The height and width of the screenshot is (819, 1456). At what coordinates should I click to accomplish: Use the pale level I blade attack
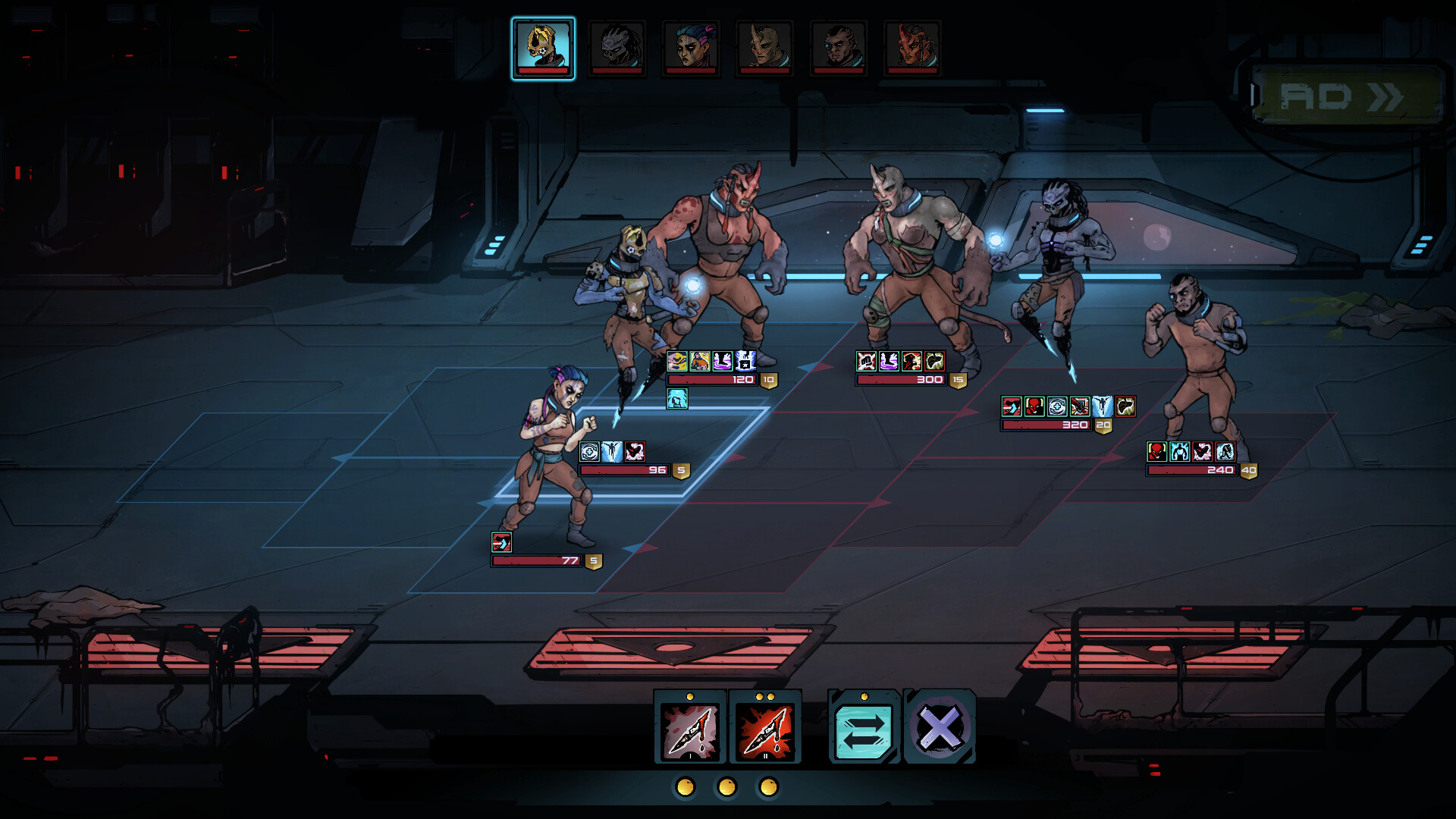click(x=689, y=730)
